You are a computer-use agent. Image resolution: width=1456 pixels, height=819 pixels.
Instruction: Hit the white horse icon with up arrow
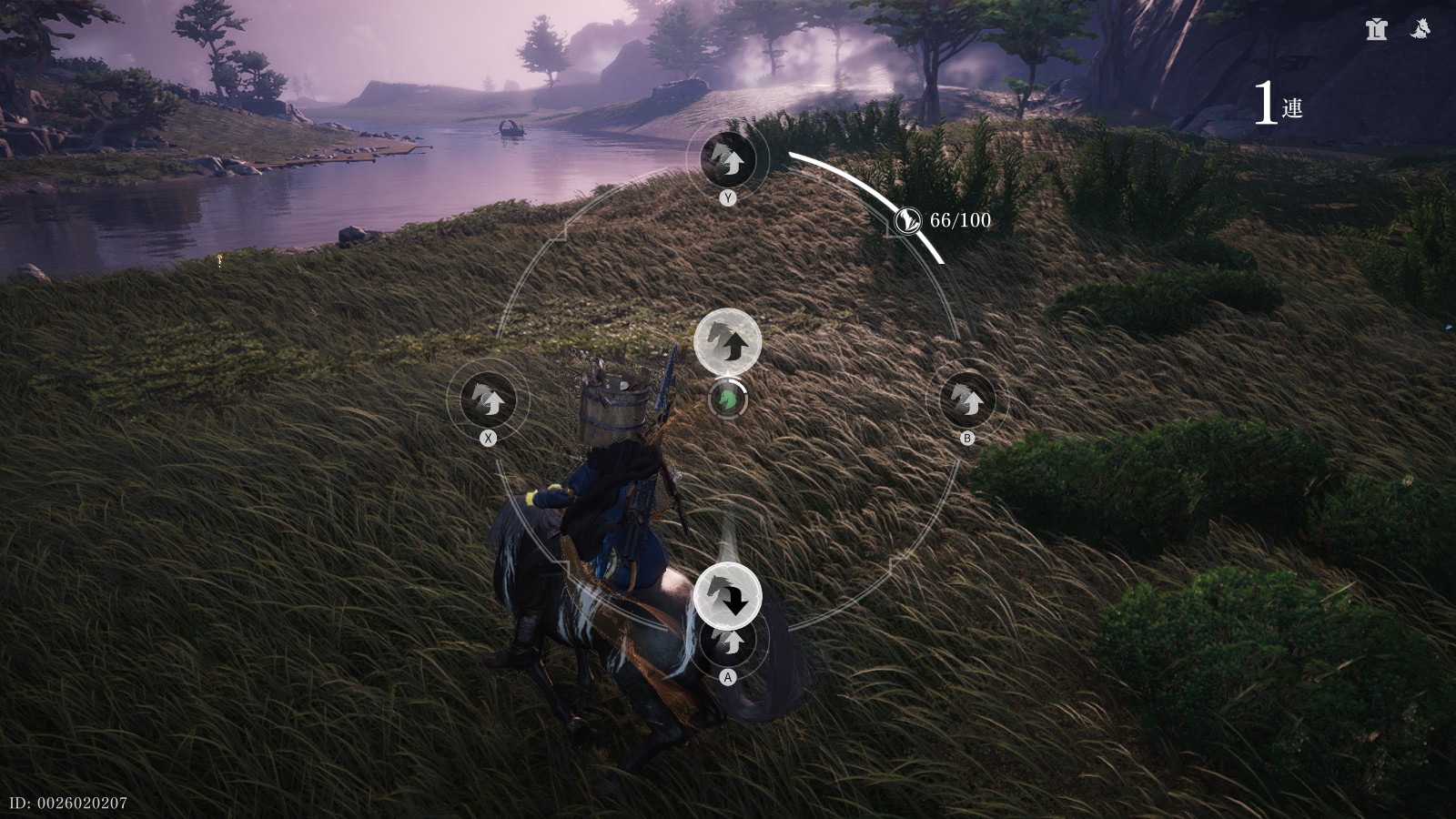point(727,341)
